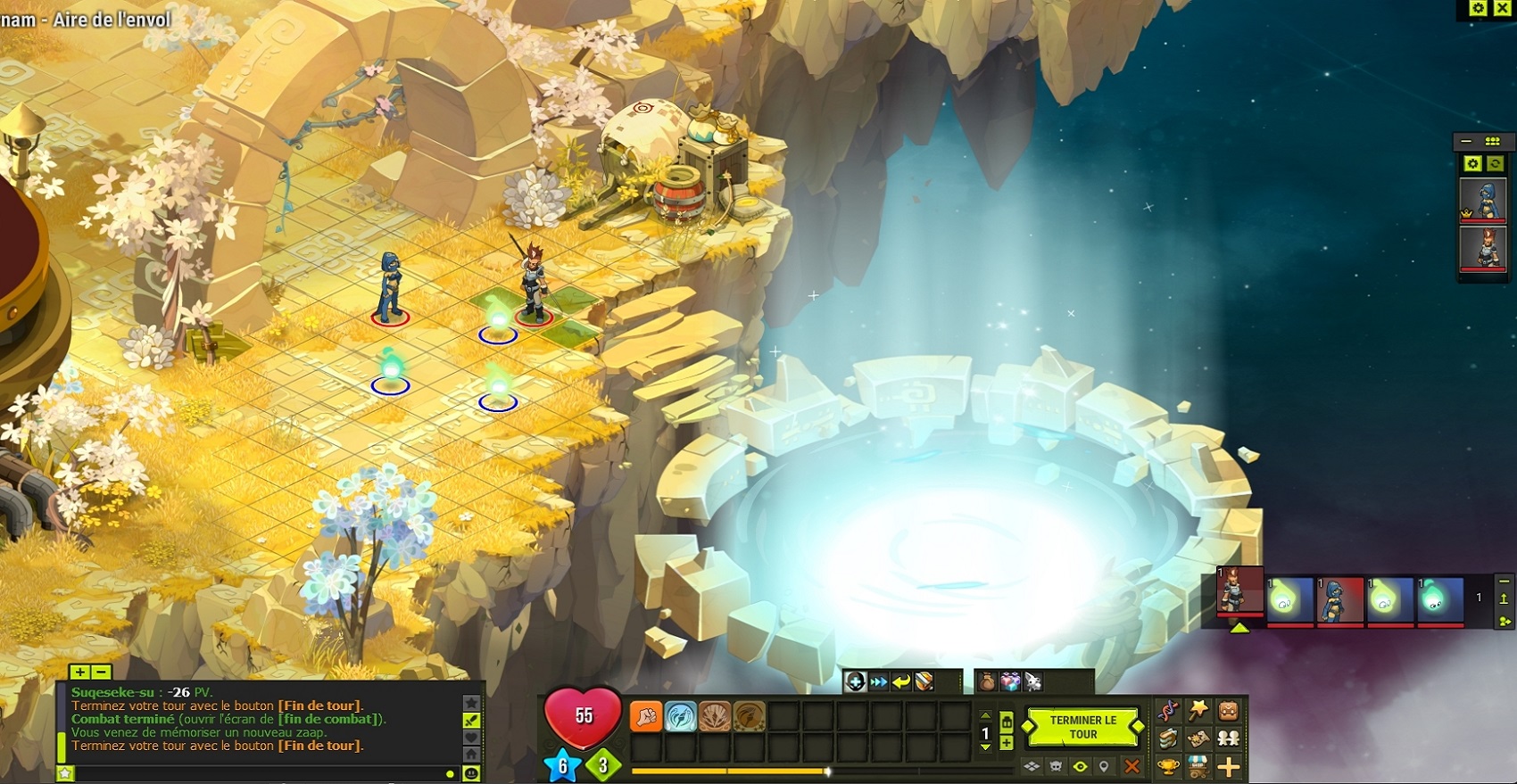The height and width of the screenshot is (784, 1517).
Task: Click the orange X surrender button
Action: 1132,766
